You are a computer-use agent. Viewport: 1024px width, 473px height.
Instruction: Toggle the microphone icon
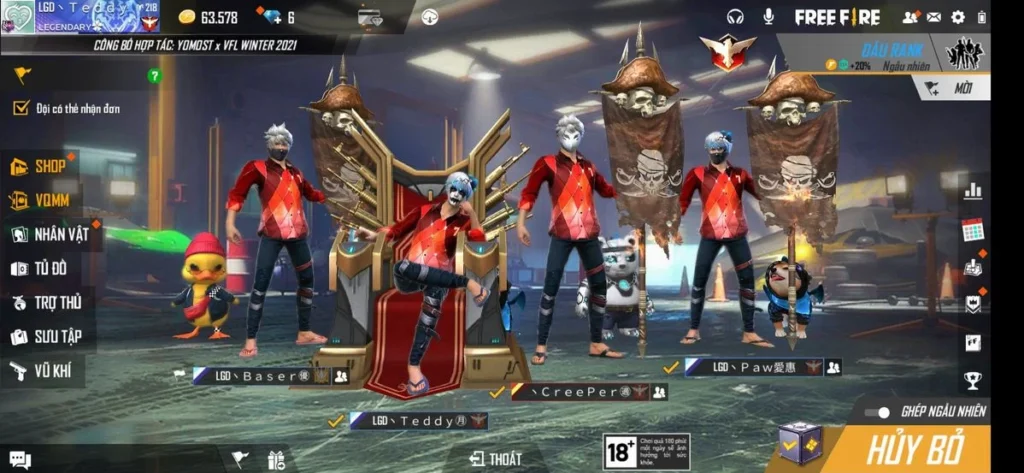[769, 17]
